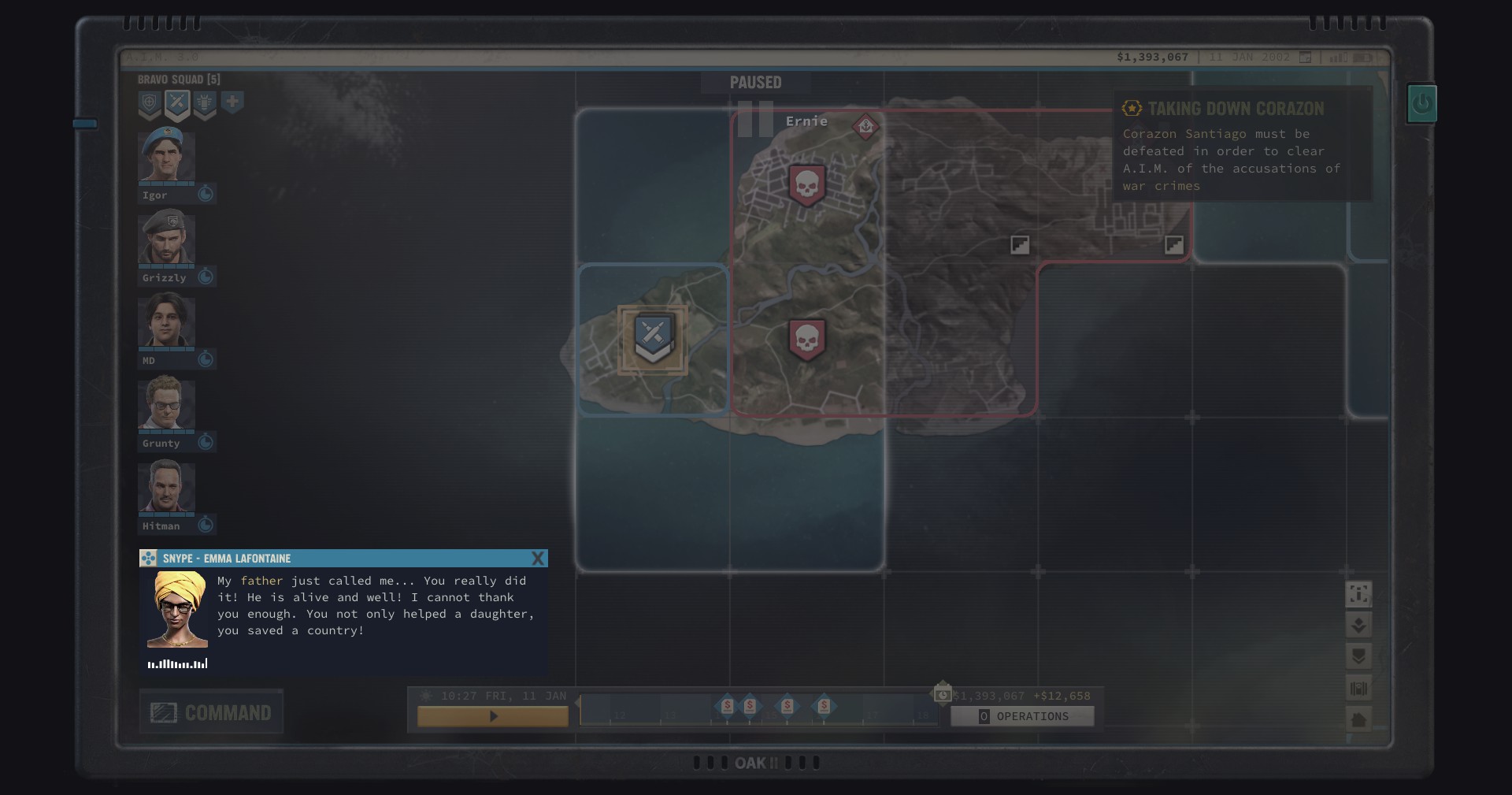The image size is (1512, 795).
Task: Click the home icon in right sidebar
Action: (x=1358, y=719)
